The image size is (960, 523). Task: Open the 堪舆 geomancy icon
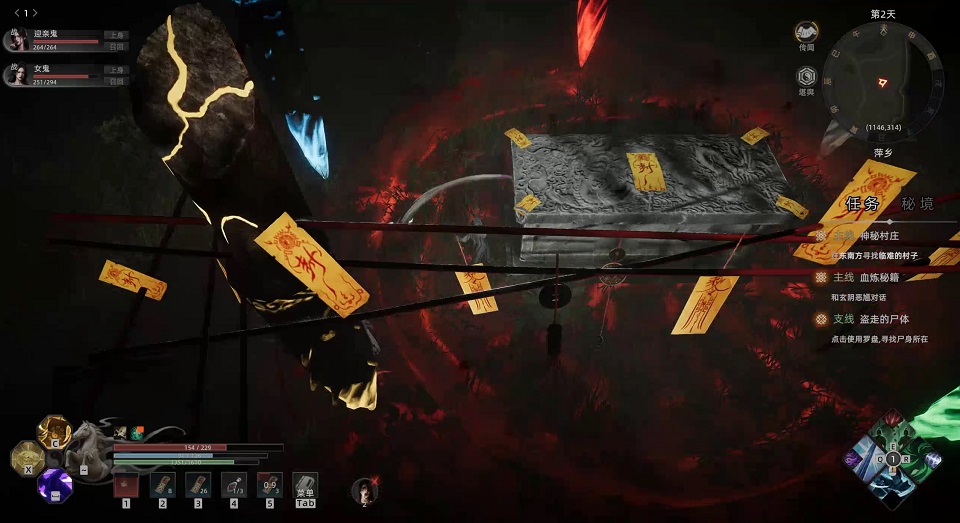click(x=806, y=77)
